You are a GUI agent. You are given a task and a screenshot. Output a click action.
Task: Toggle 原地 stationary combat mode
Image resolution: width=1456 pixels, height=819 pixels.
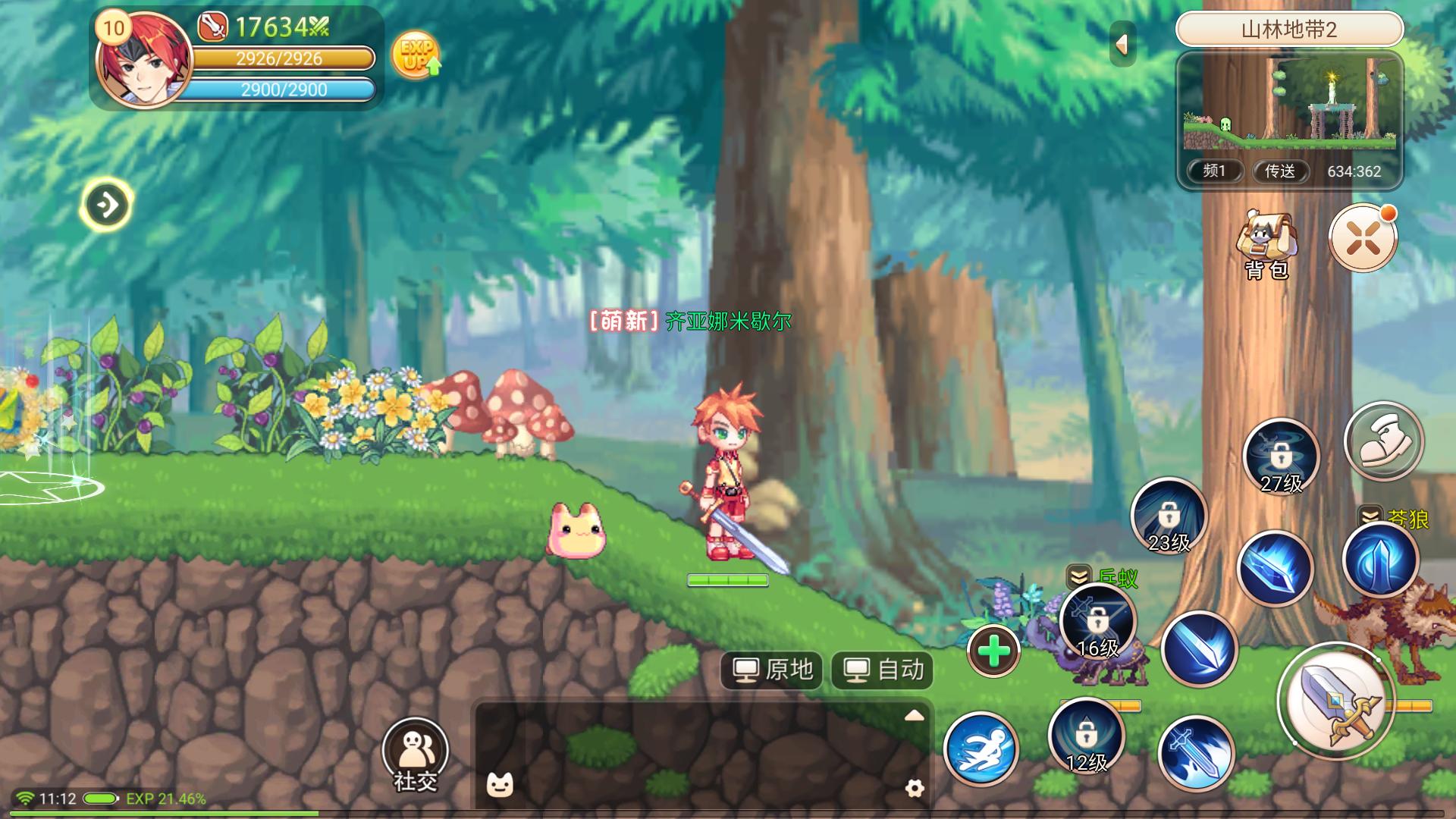pyautogui.click(x=772, y=670)
